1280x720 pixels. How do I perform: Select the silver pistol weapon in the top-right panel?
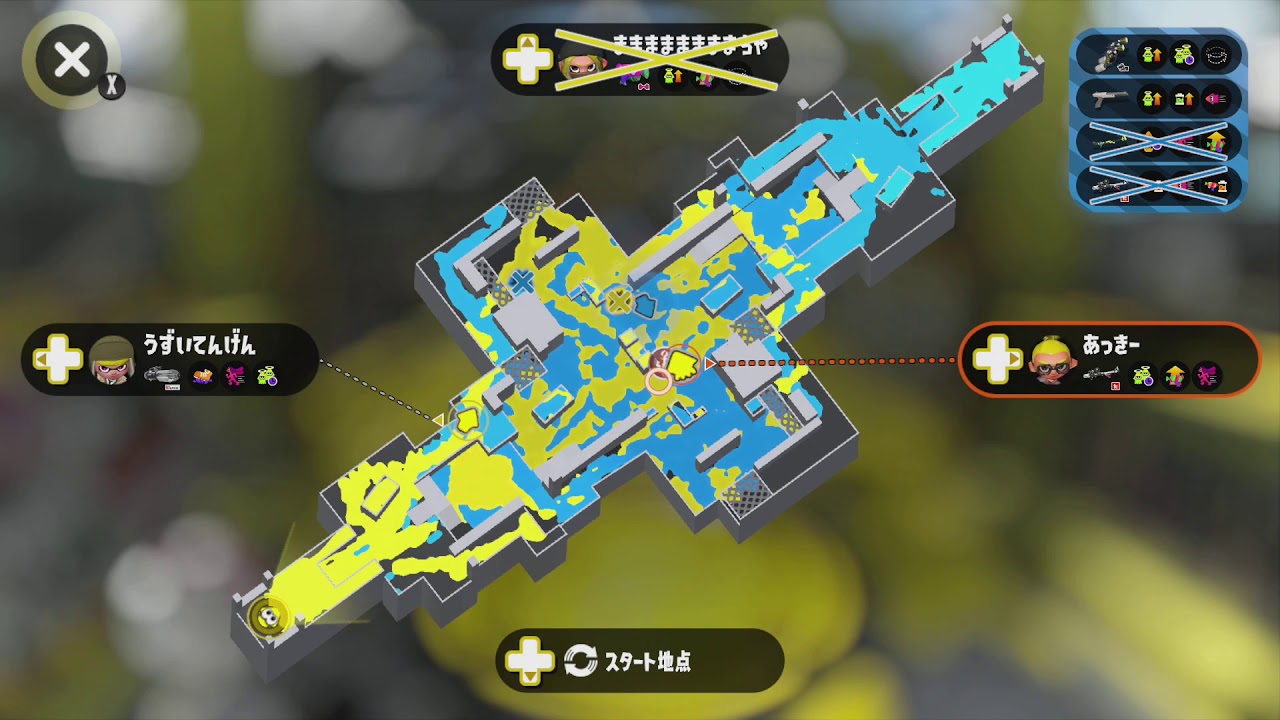[1110, 97]
